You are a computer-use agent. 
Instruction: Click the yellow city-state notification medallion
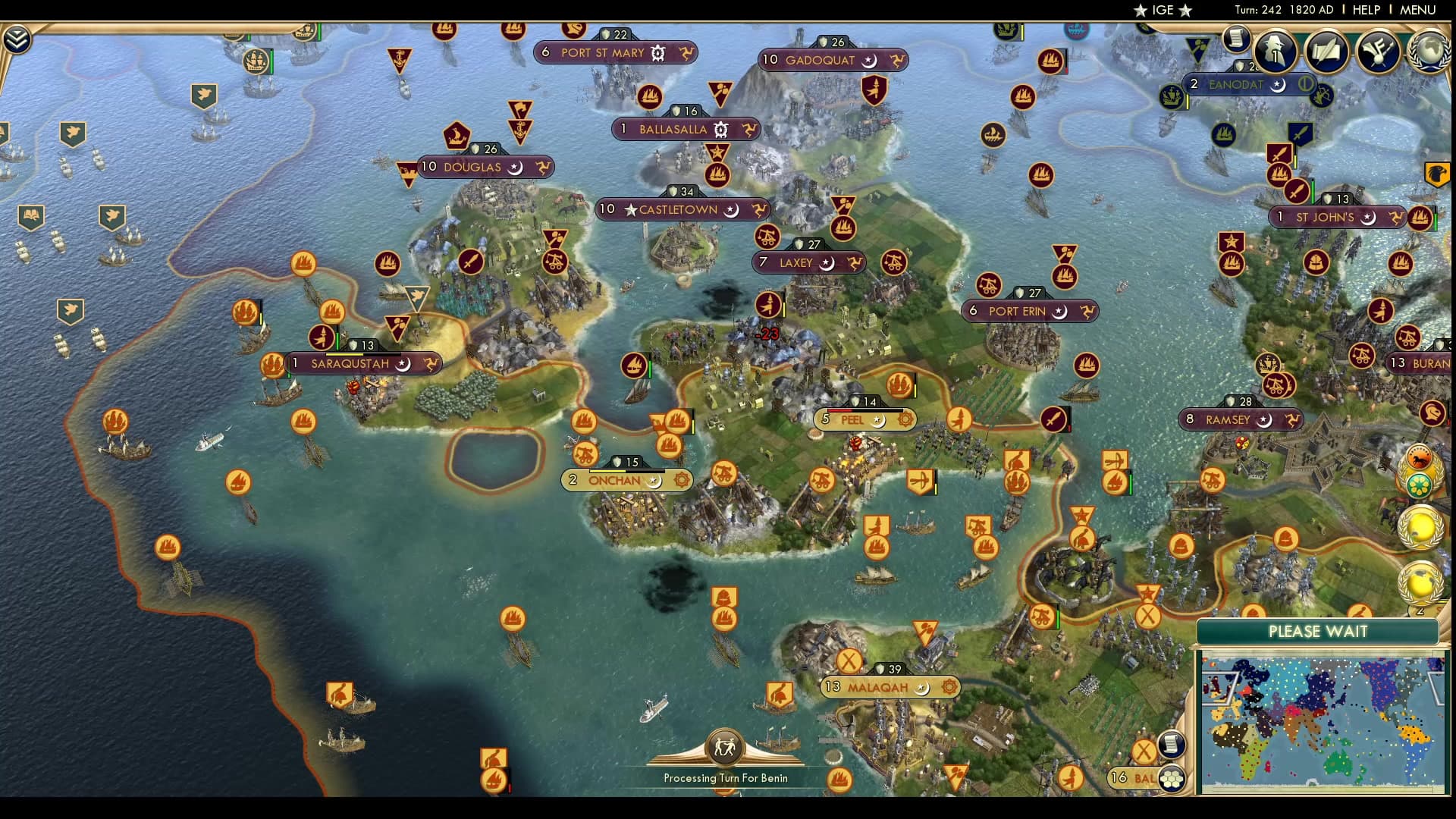click(1420, 528)
